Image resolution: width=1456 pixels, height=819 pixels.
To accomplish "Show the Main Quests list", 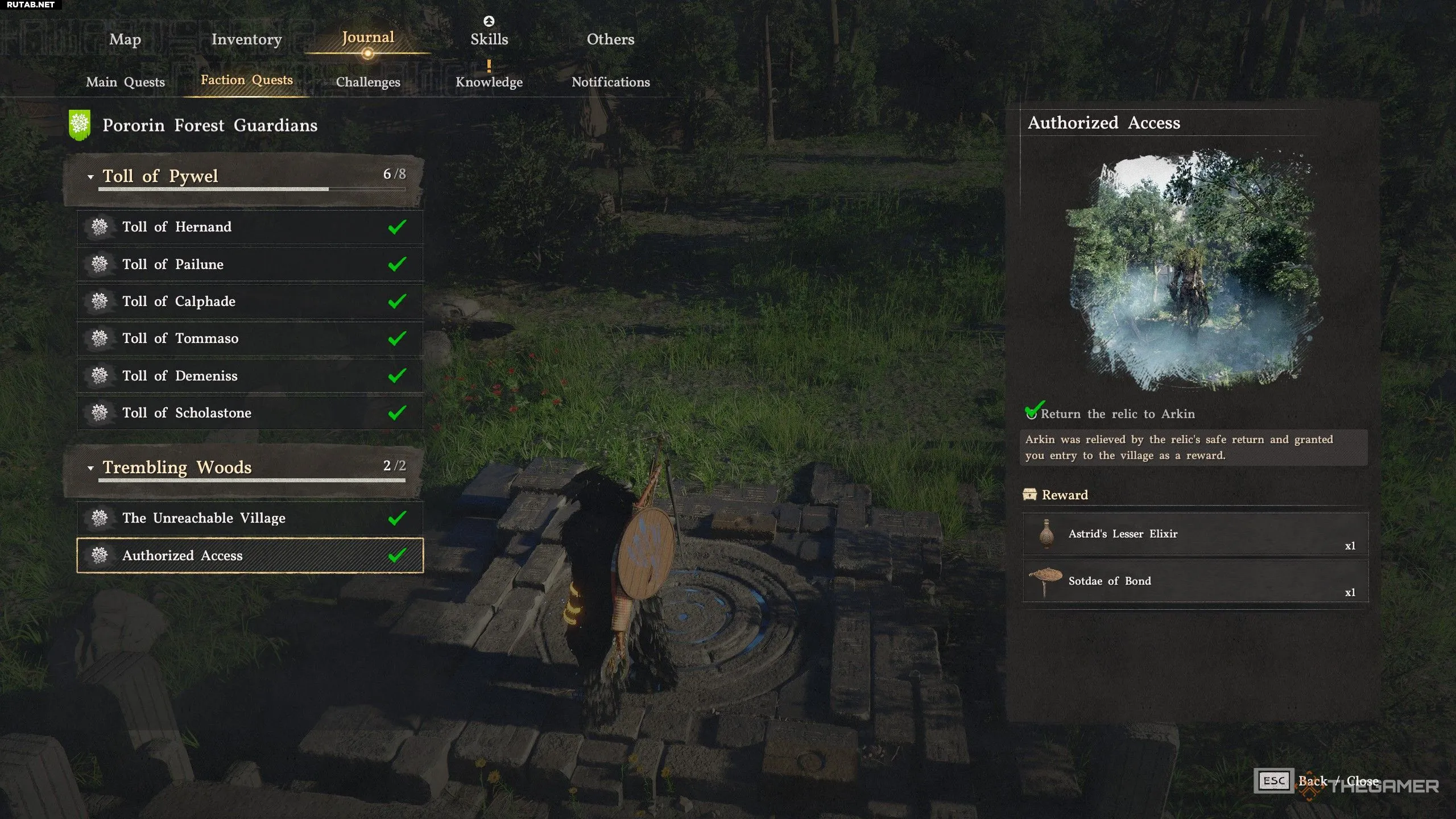I will click(x=125, y=82).
